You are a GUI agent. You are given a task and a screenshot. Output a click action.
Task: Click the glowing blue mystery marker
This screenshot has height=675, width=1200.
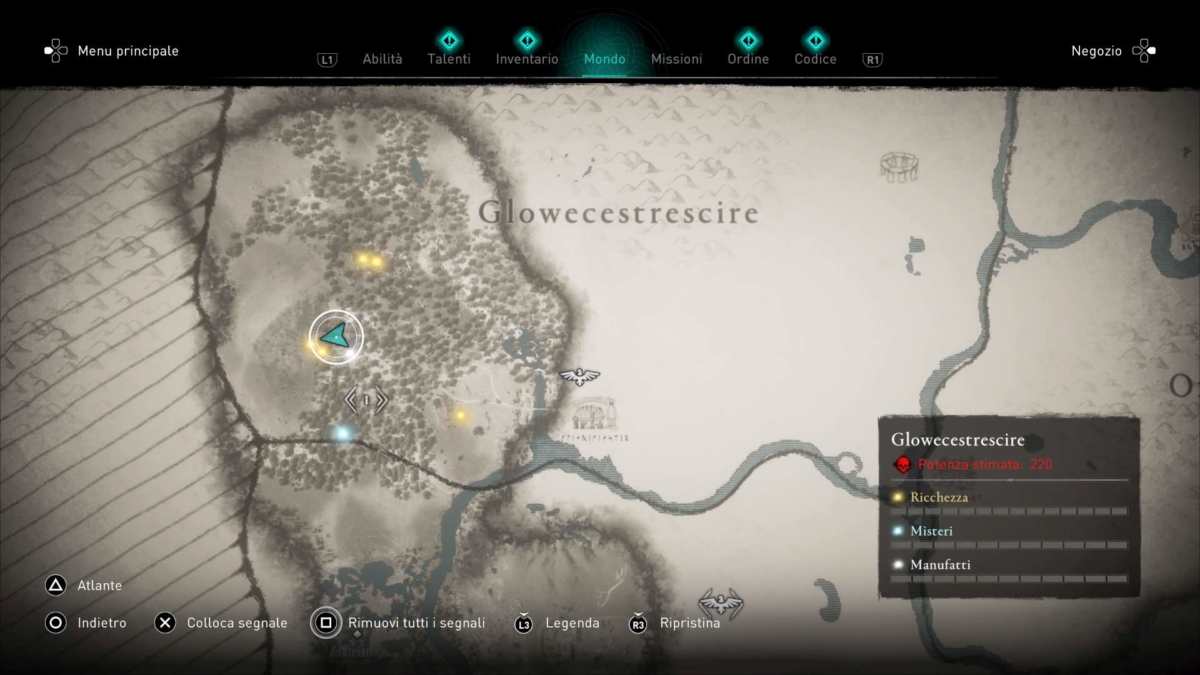[x=342, y=433]
